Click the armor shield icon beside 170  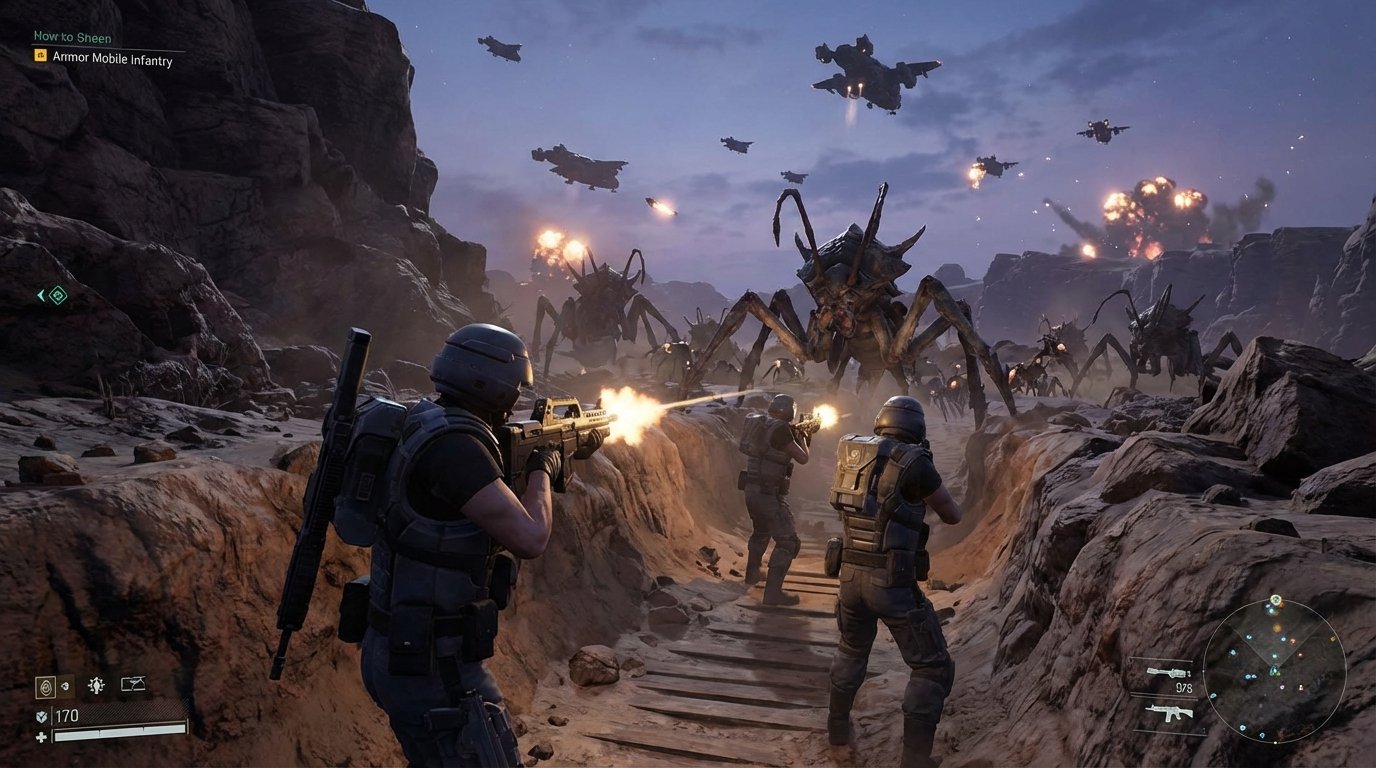point(41,717)
